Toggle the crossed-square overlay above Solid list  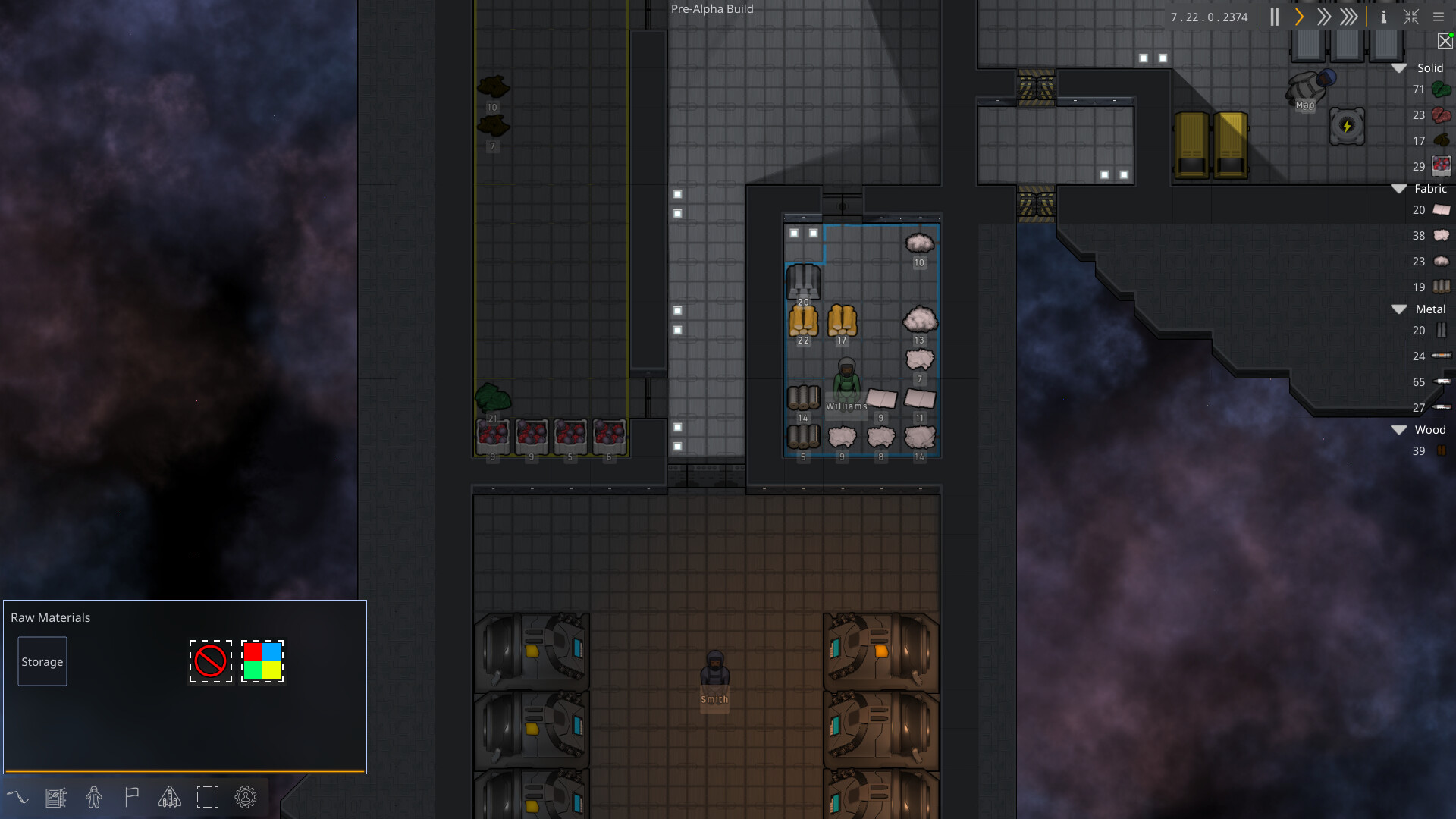tap(1444, 41)
